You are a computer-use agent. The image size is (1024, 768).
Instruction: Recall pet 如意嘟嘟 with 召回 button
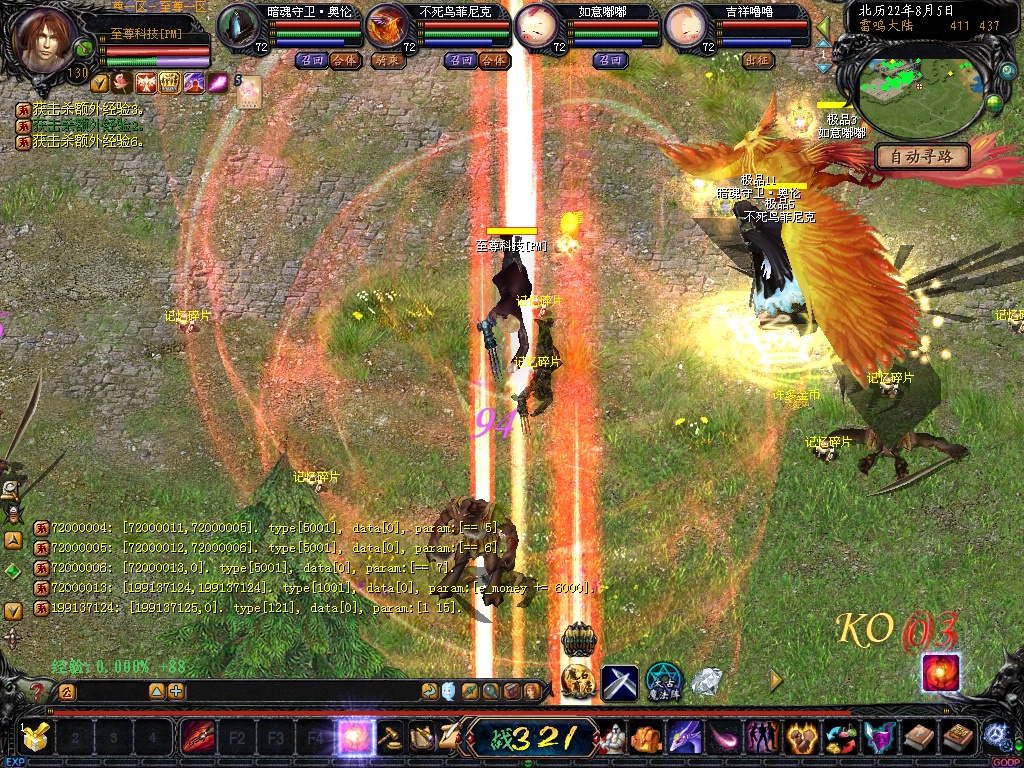(609, 60)
